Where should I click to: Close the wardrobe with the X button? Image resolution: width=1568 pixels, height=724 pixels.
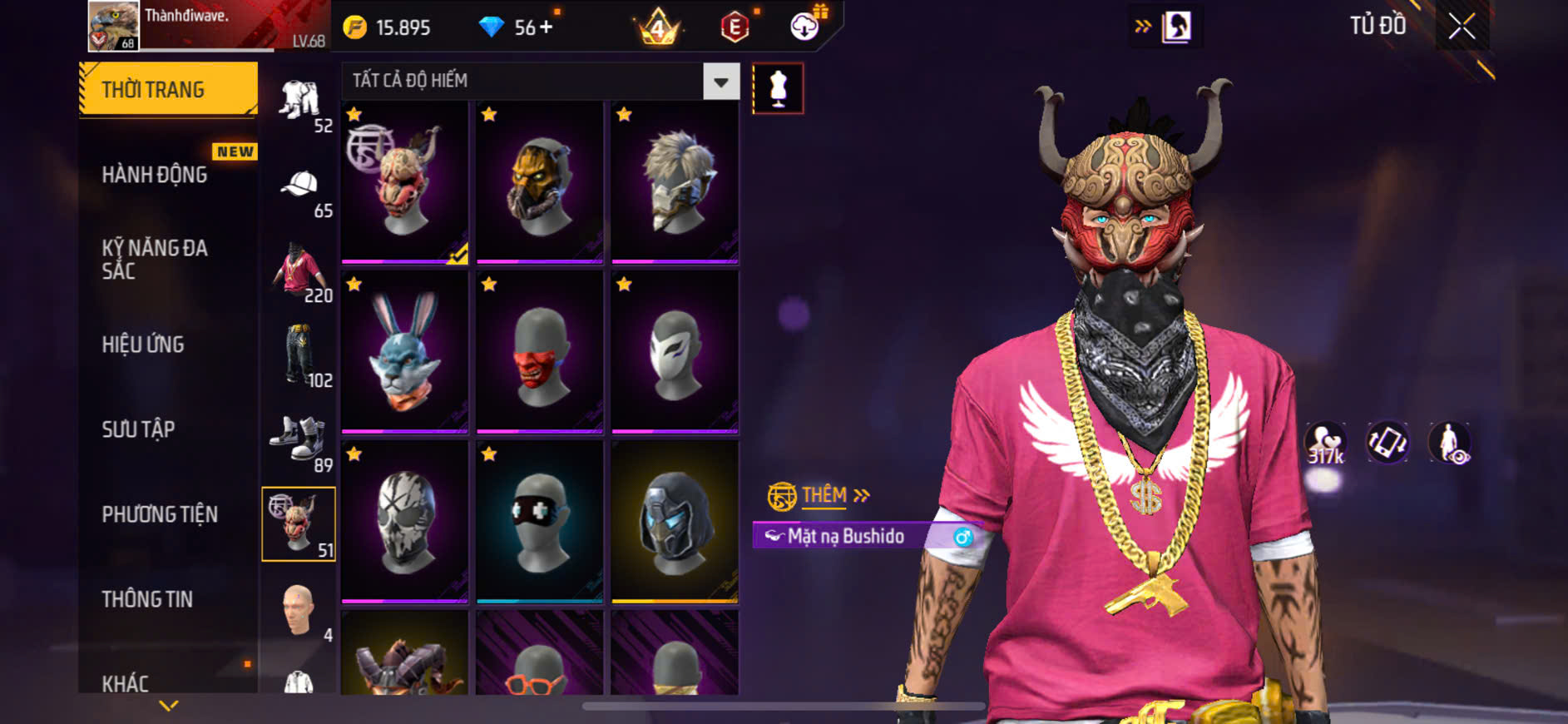(1462, 27)
